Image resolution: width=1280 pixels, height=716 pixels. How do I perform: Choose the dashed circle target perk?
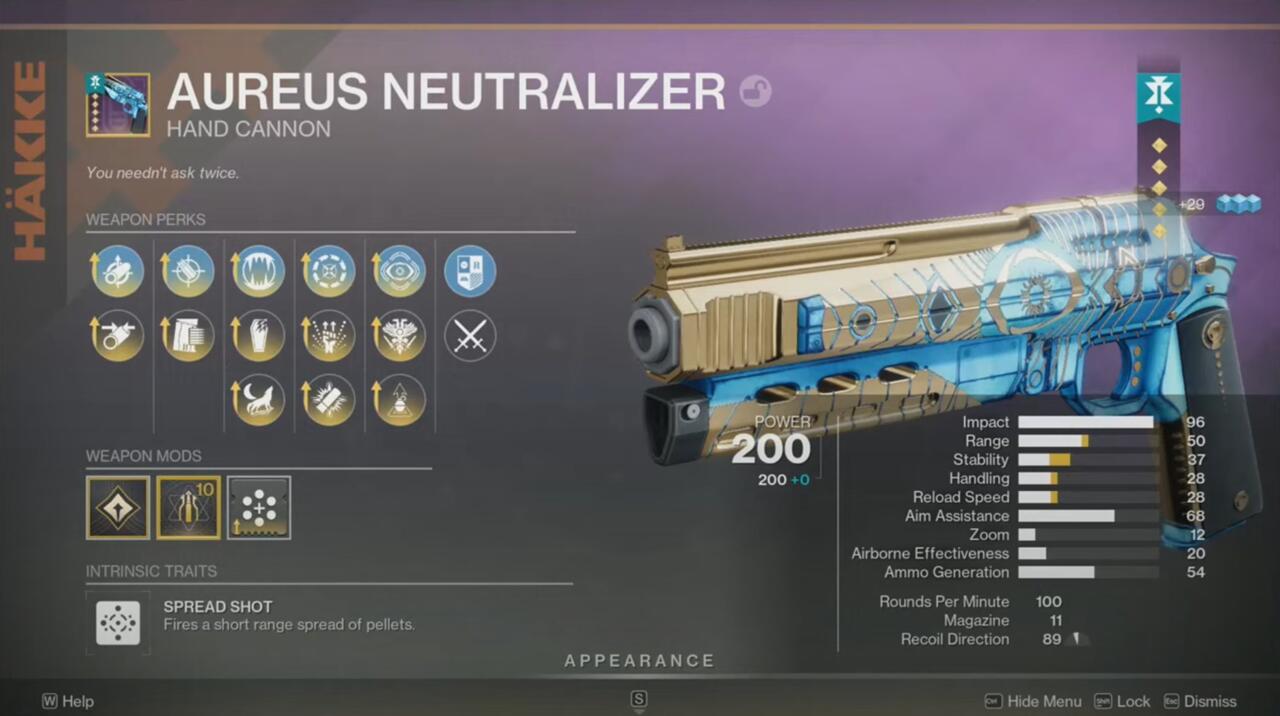pyautogui.click(x=329, y=271)
